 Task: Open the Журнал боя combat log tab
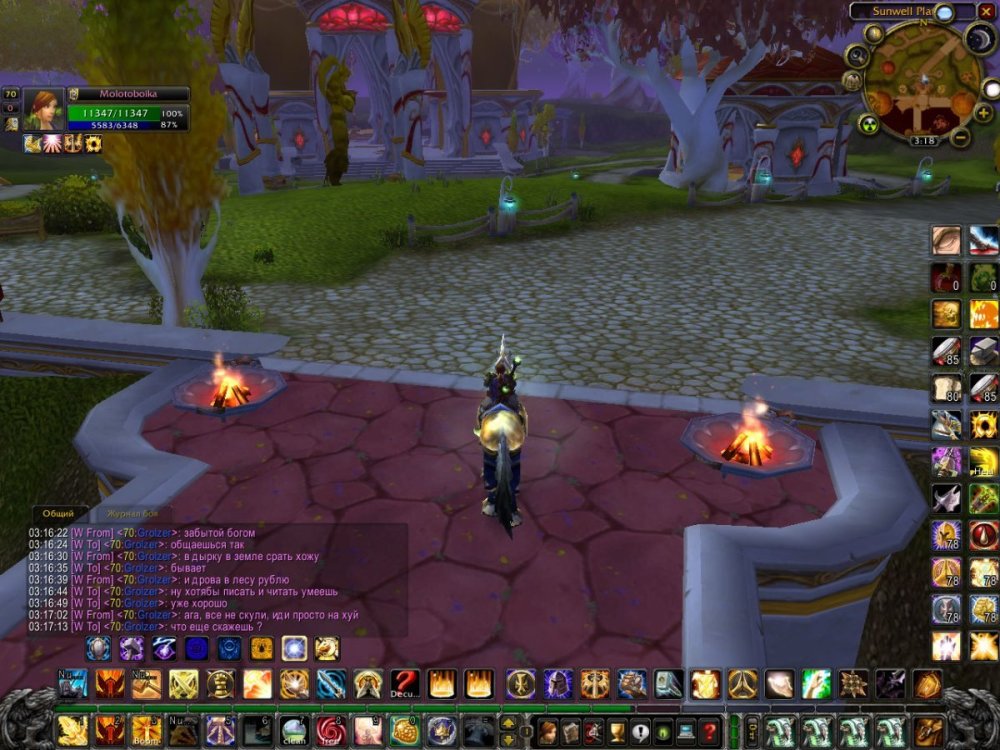pos(132,513)
